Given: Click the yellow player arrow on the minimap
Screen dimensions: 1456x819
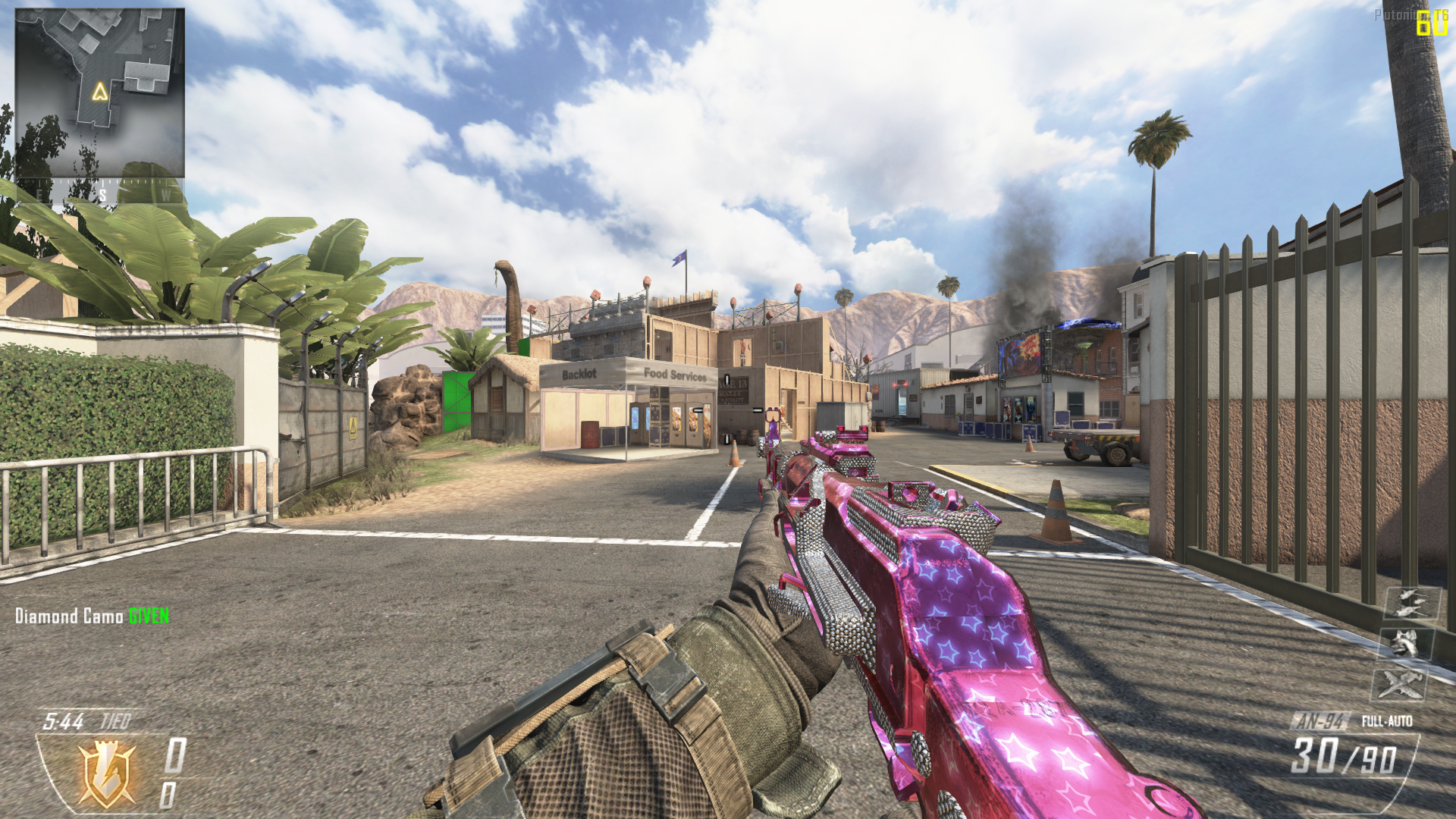Looking at the screenshot, I should pyautogui.click(x=100, y=93).
